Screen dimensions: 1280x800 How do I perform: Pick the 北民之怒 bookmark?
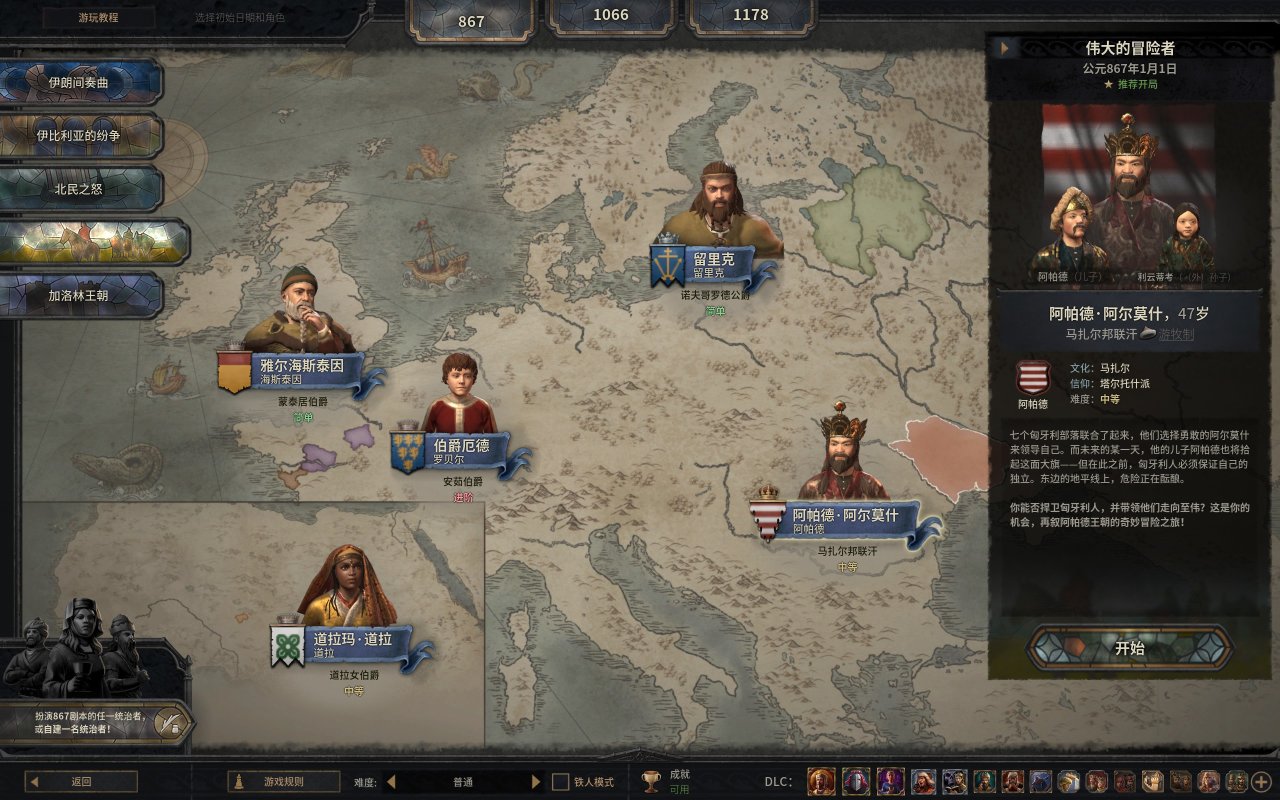click(x=82, y=188)
